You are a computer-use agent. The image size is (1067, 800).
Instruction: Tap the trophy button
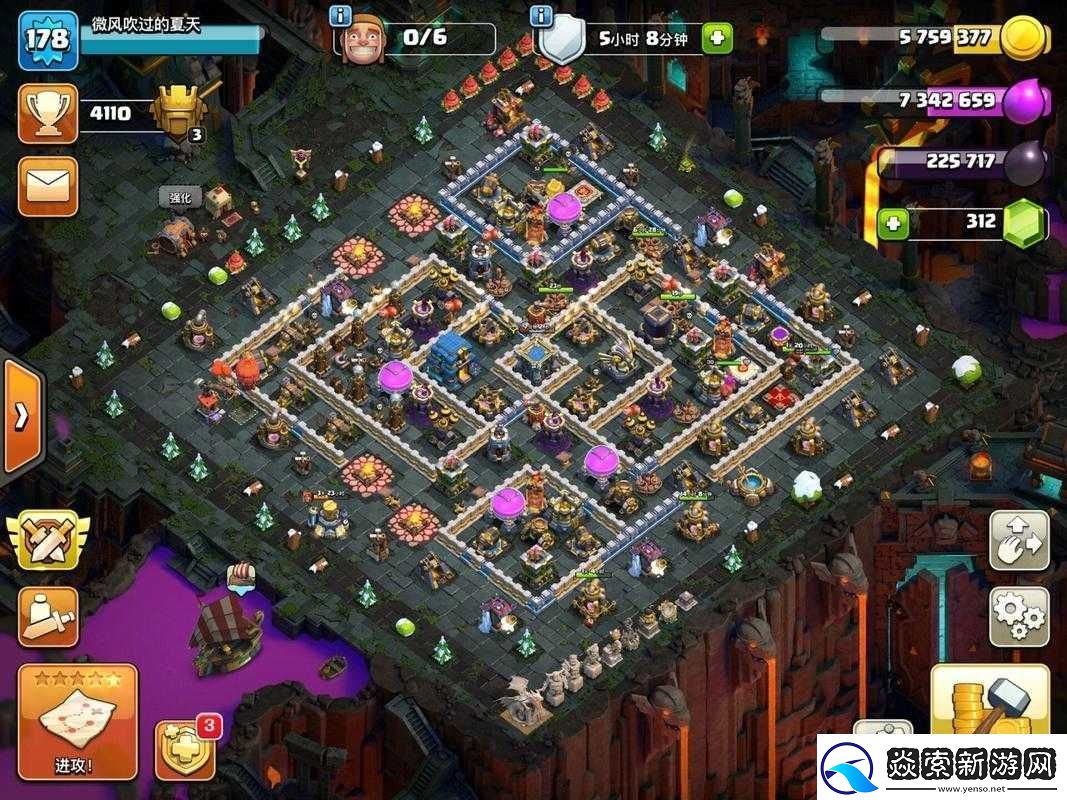(47, 113)
